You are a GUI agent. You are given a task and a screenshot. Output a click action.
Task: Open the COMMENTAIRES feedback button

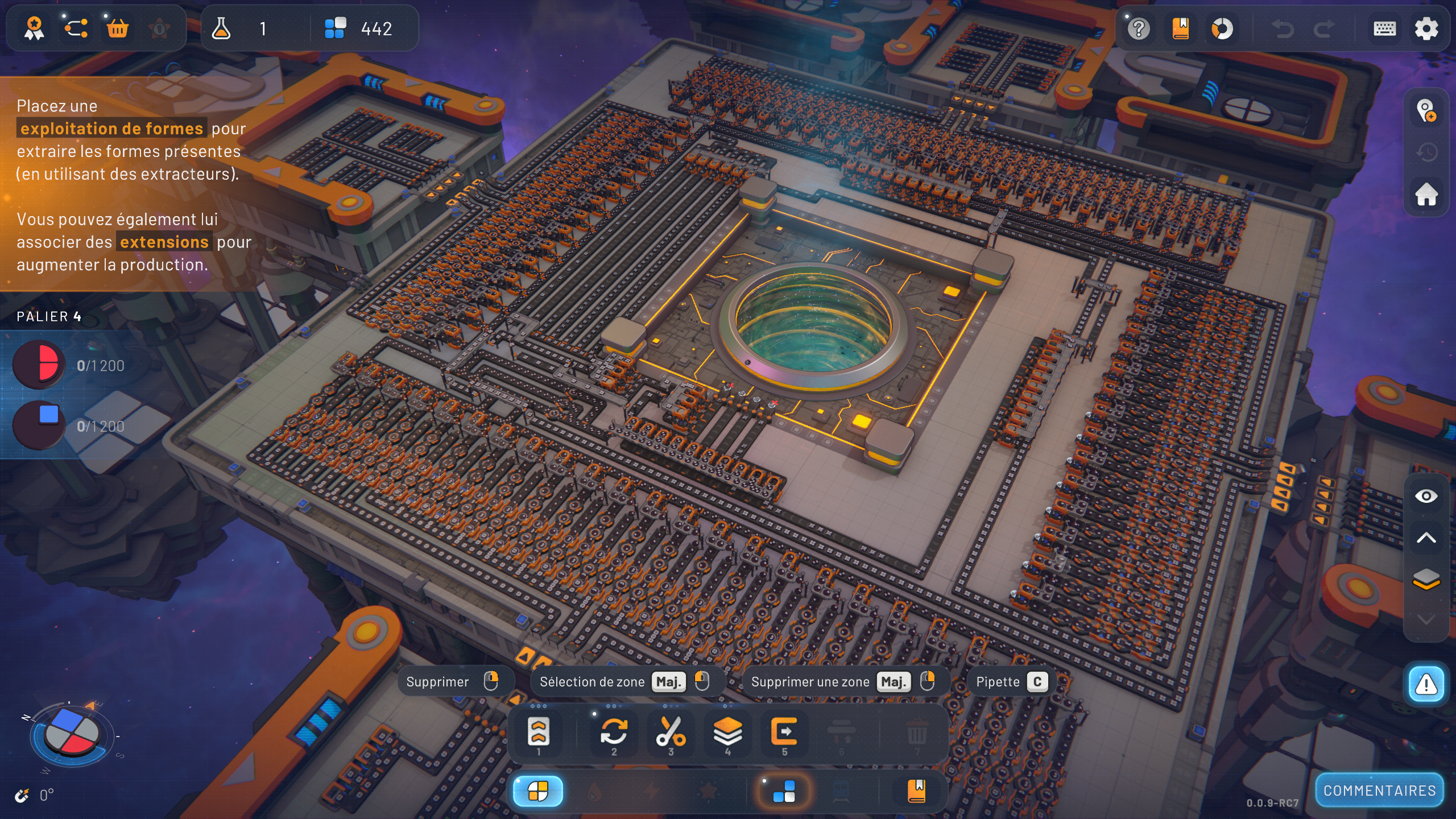point(1379,791)
